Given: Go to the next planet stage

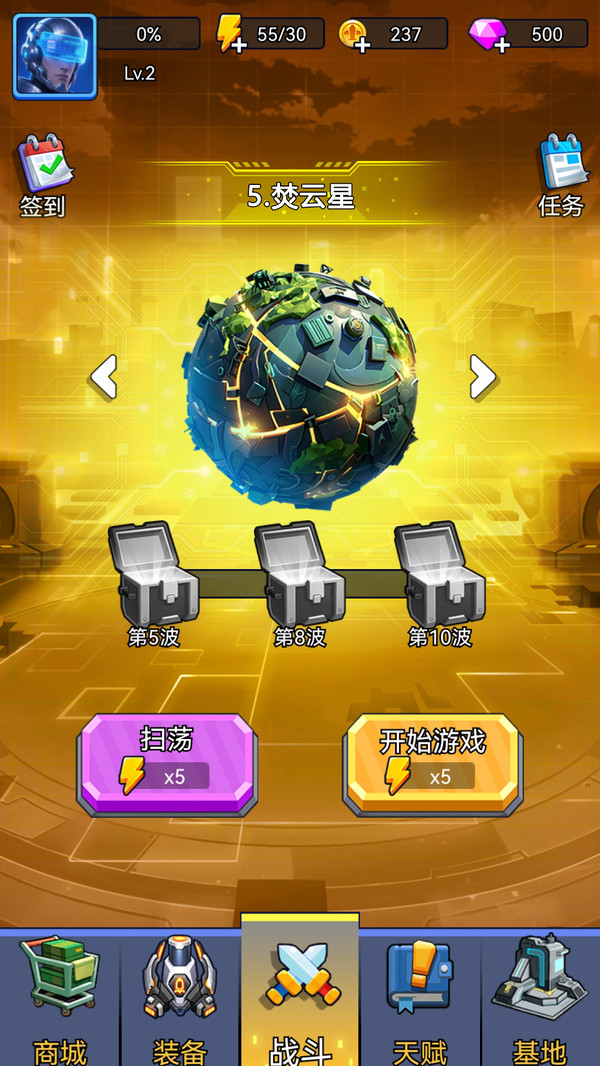Looking at the screenshot, I should (x=483, y=376).
